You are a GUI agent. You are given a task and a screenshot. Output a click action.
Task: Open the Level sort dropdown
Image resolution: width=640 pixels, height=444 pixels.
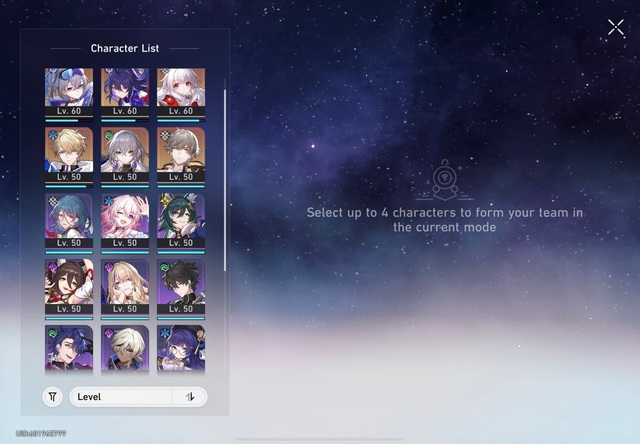click(123, 397)
